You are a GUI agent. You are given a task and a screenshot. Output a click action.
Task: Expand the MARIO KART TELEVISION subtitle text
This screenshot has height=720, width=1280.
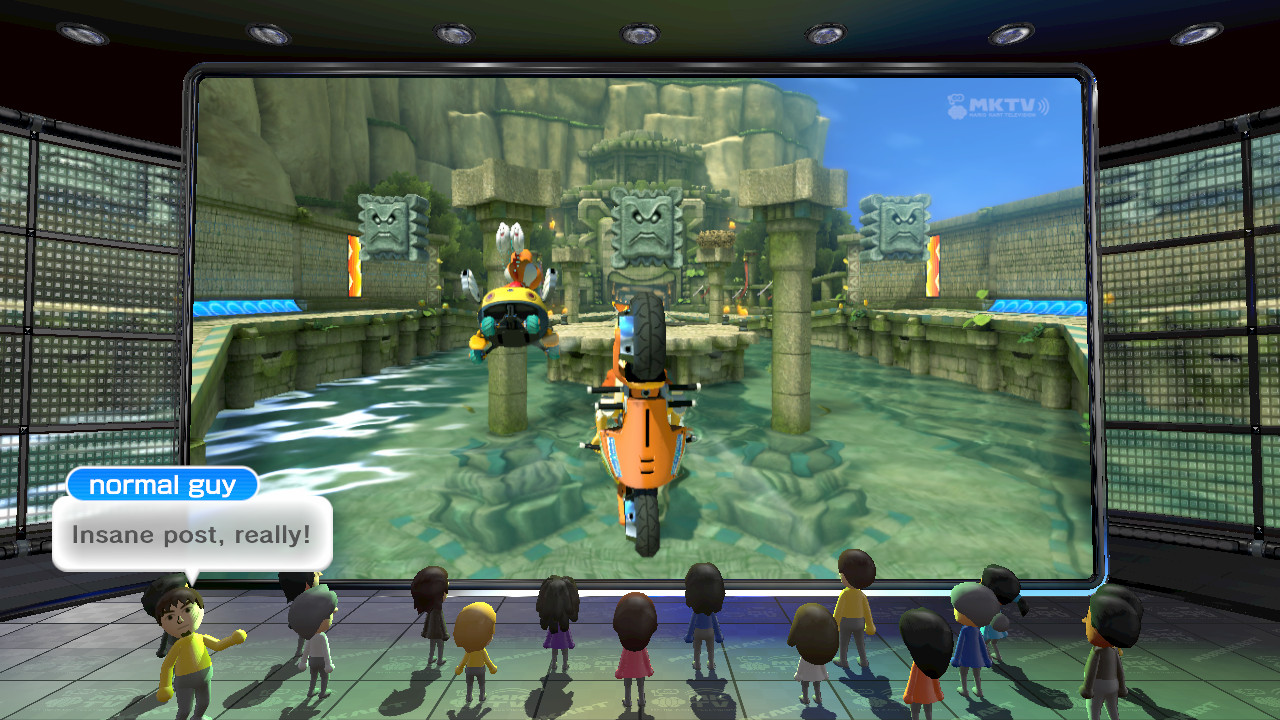tap(1003, 114)
